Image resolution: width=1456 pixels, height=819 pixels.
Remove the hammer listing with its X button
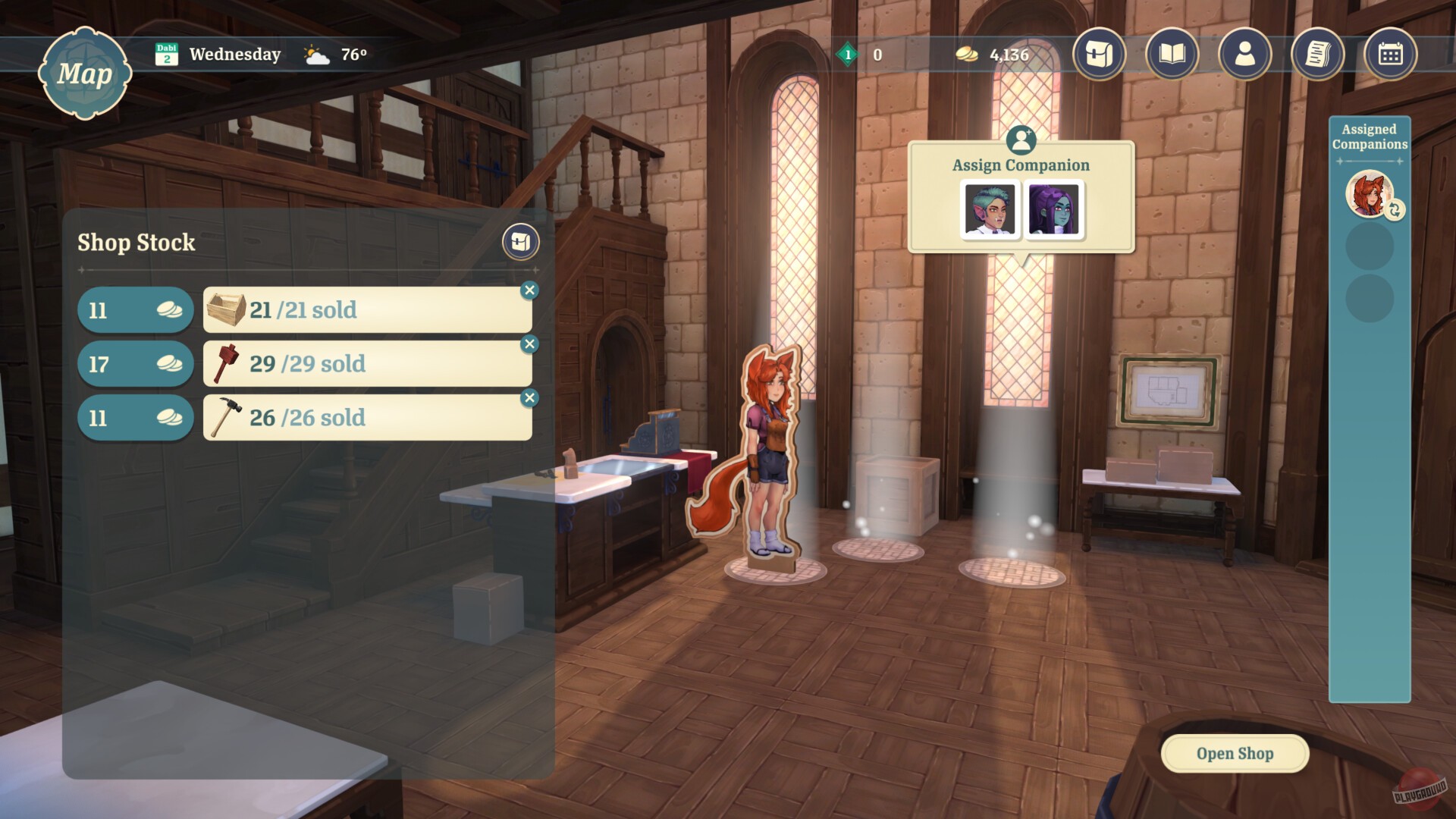tap(530, 397)
